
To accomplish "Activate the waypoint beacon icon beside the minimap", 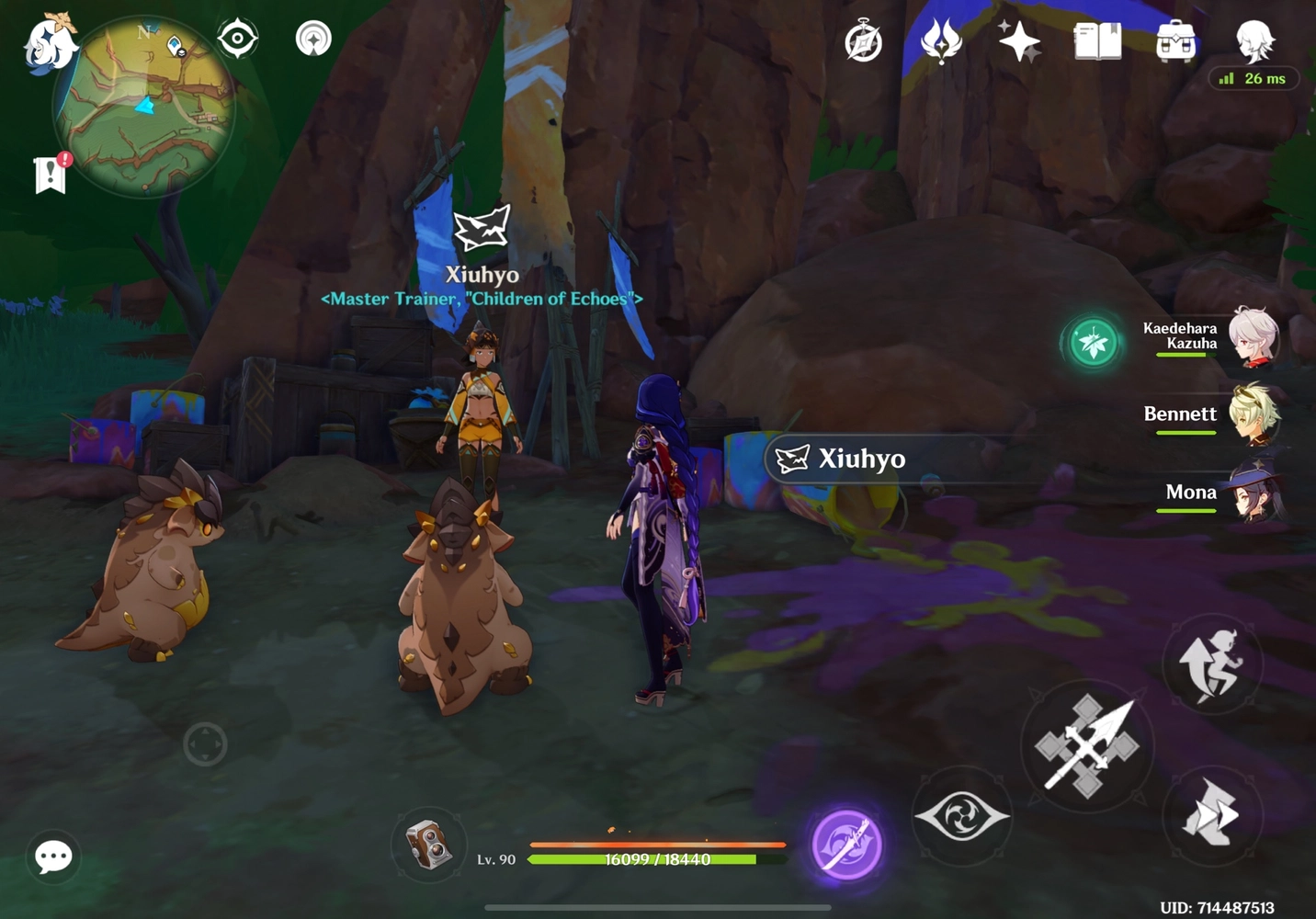I will pos(312,37).
